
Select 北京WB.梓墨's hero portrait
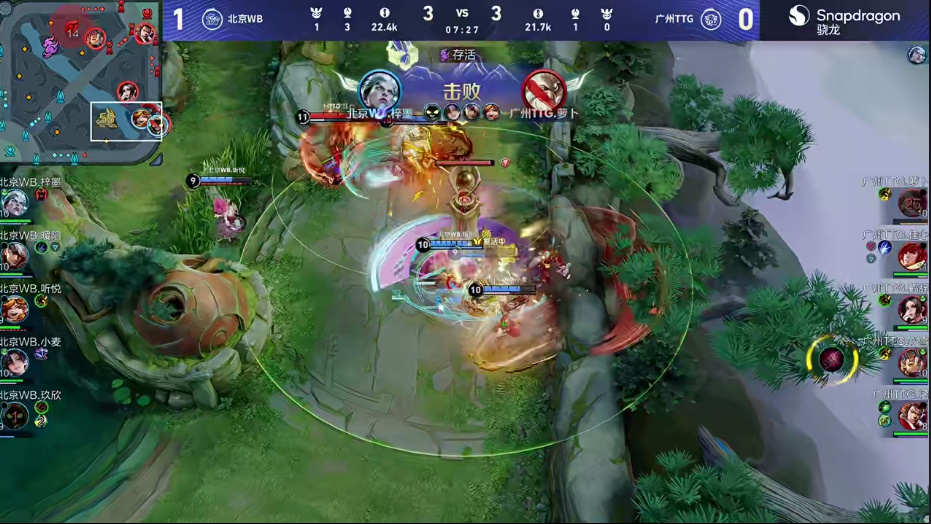point(14,203)
